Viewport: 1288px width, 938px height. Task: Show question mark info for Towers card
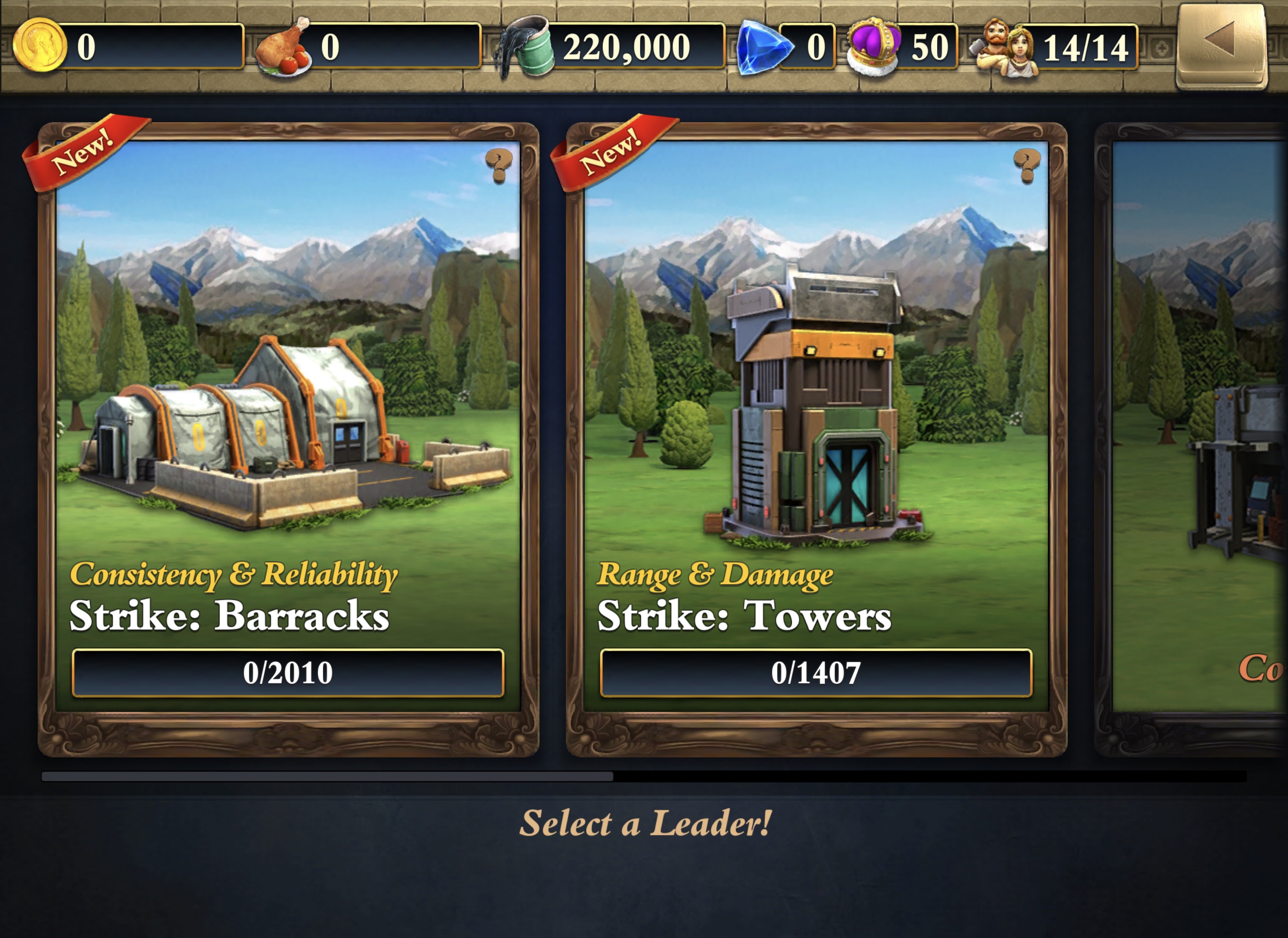pos(1027,166)
